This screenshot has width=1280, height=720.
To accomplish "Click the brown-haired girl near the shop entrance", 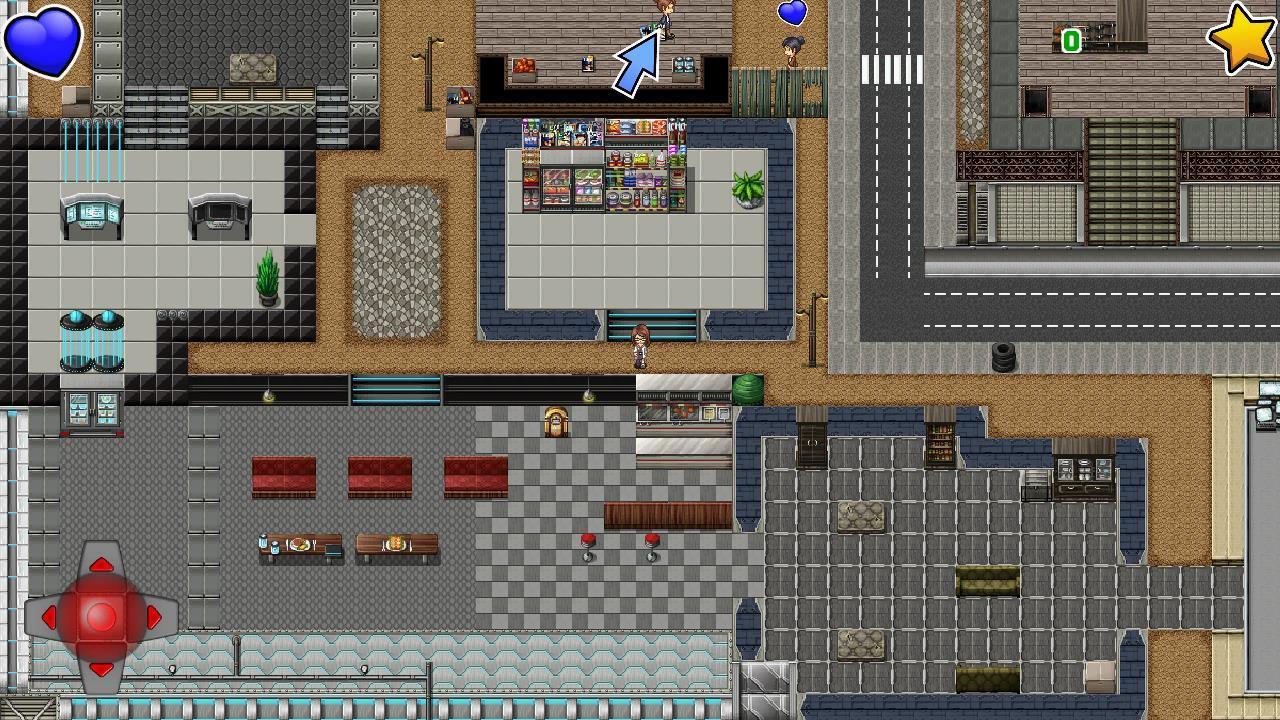I will coord(638,345).
